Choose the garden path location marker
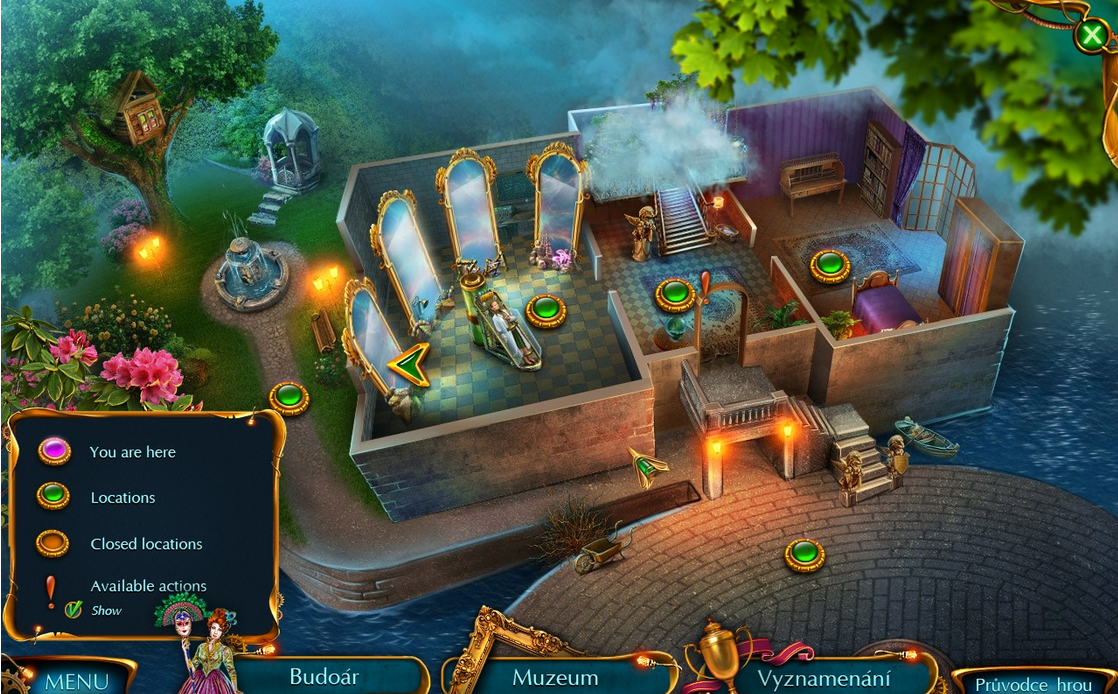The height and width of the screenshot is (694, 1118). [289, 398]
